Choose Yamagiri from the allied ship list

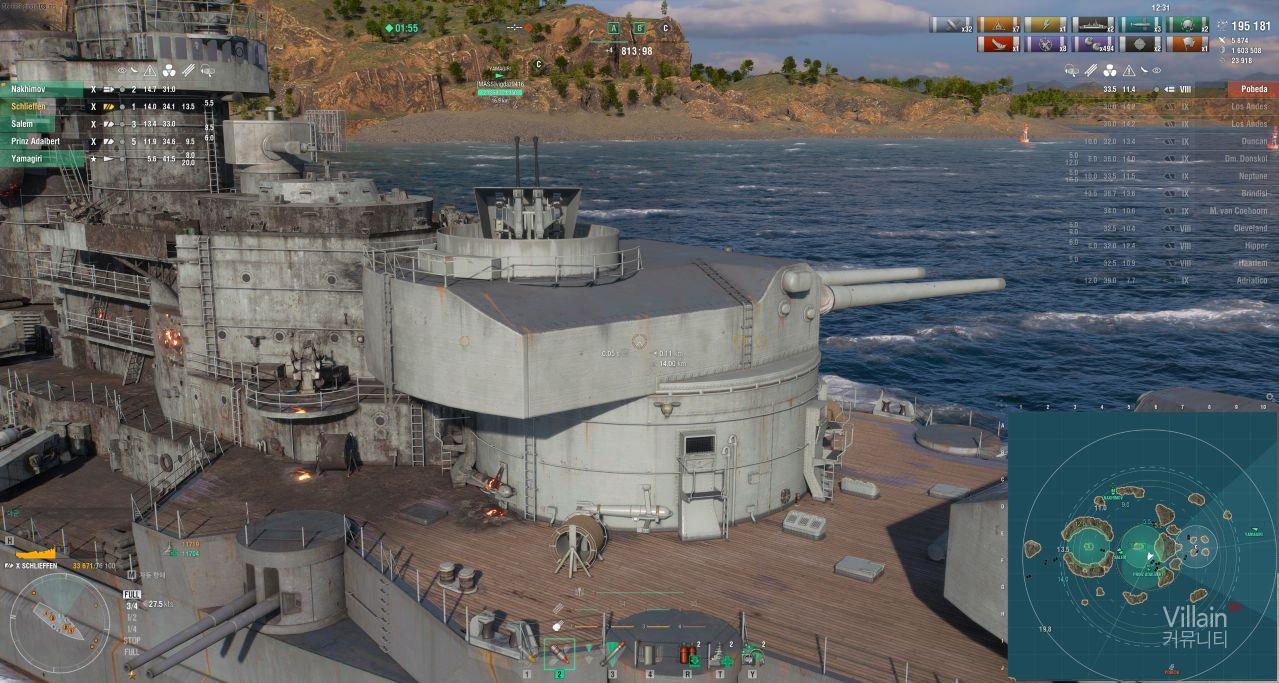pos(45,159)
